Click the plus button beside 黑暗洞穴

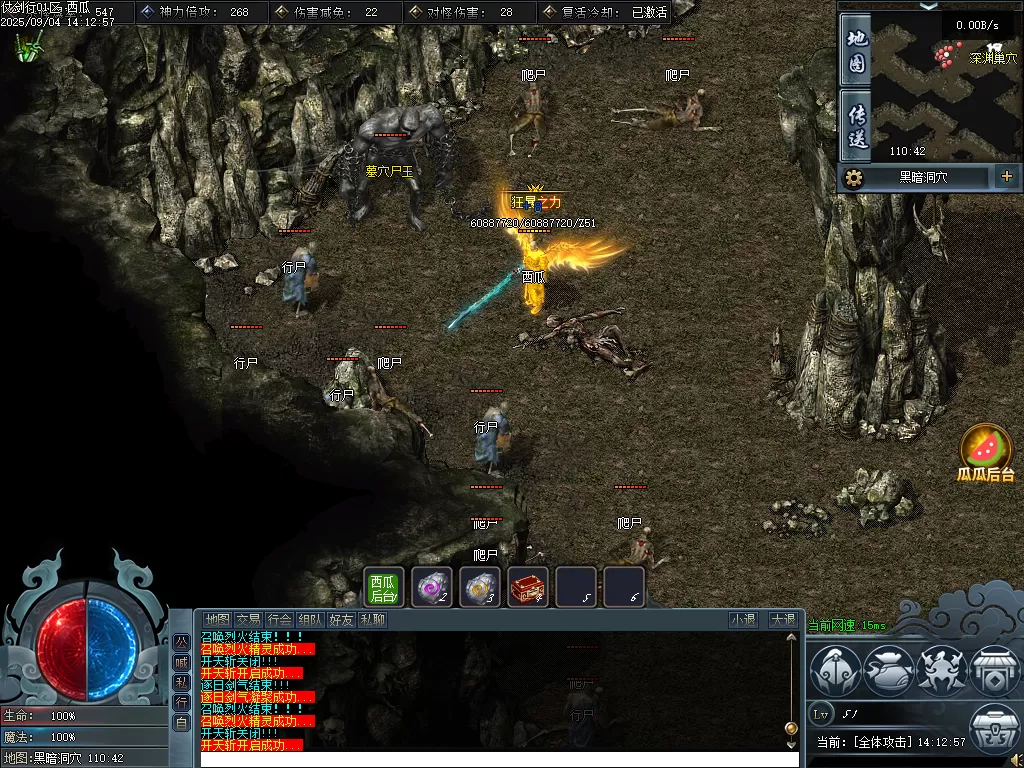(x=1006, y=177)
